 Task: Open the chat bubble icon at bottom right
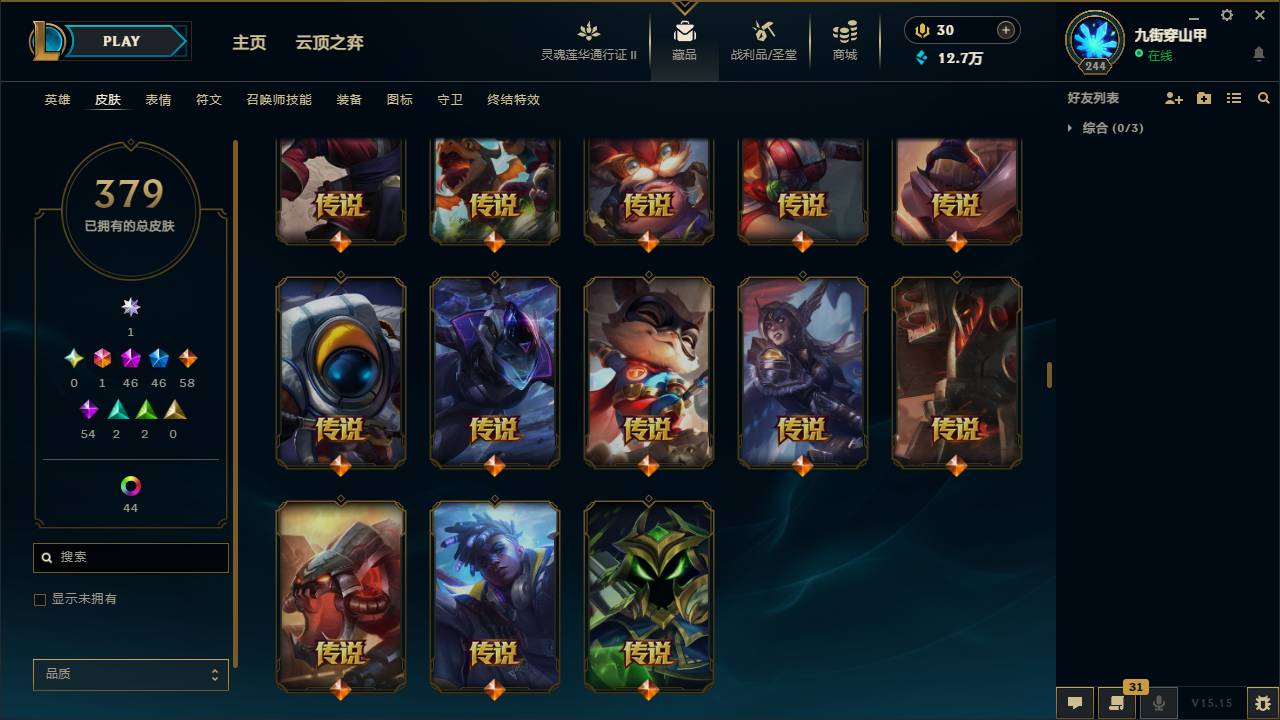point(1075,703)
